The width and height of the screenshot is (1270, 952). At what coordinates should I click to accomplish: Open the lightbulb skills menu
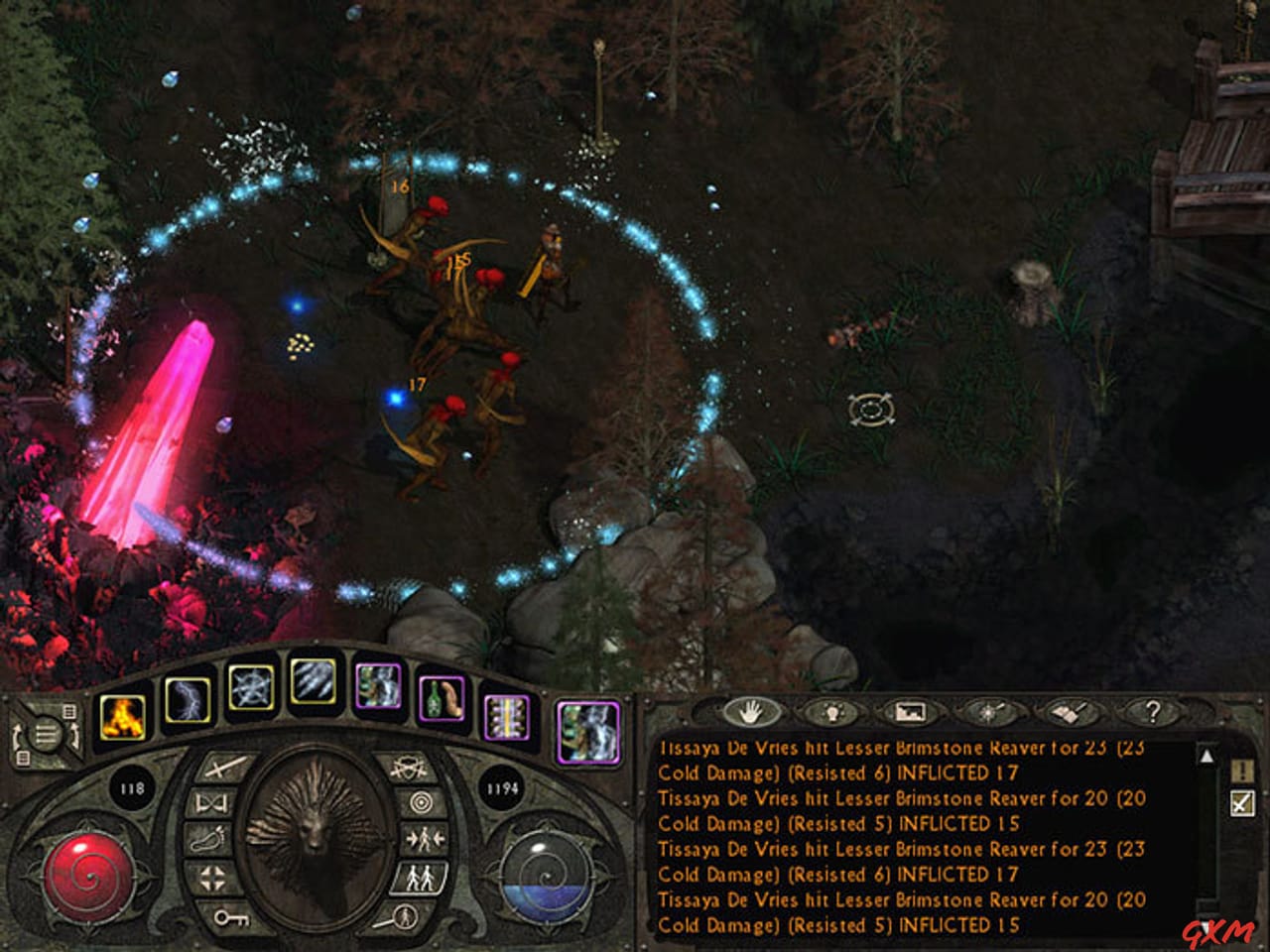point(832,713)
